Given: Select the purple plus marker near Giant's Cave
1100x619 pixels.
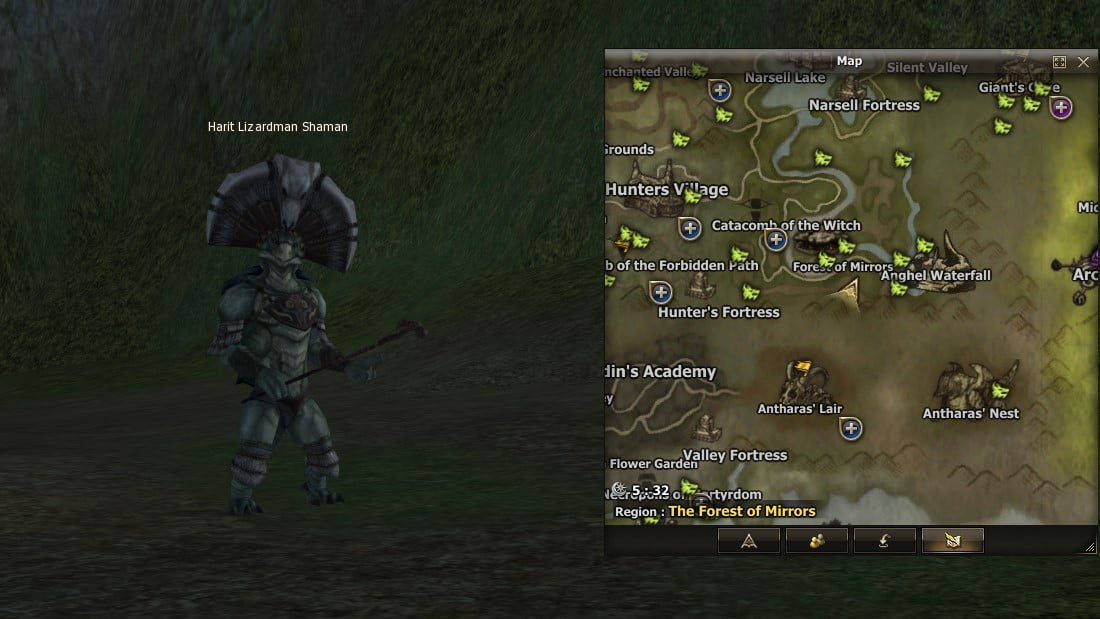Looking at the screenshot, I should click(x=1061, y=107).
